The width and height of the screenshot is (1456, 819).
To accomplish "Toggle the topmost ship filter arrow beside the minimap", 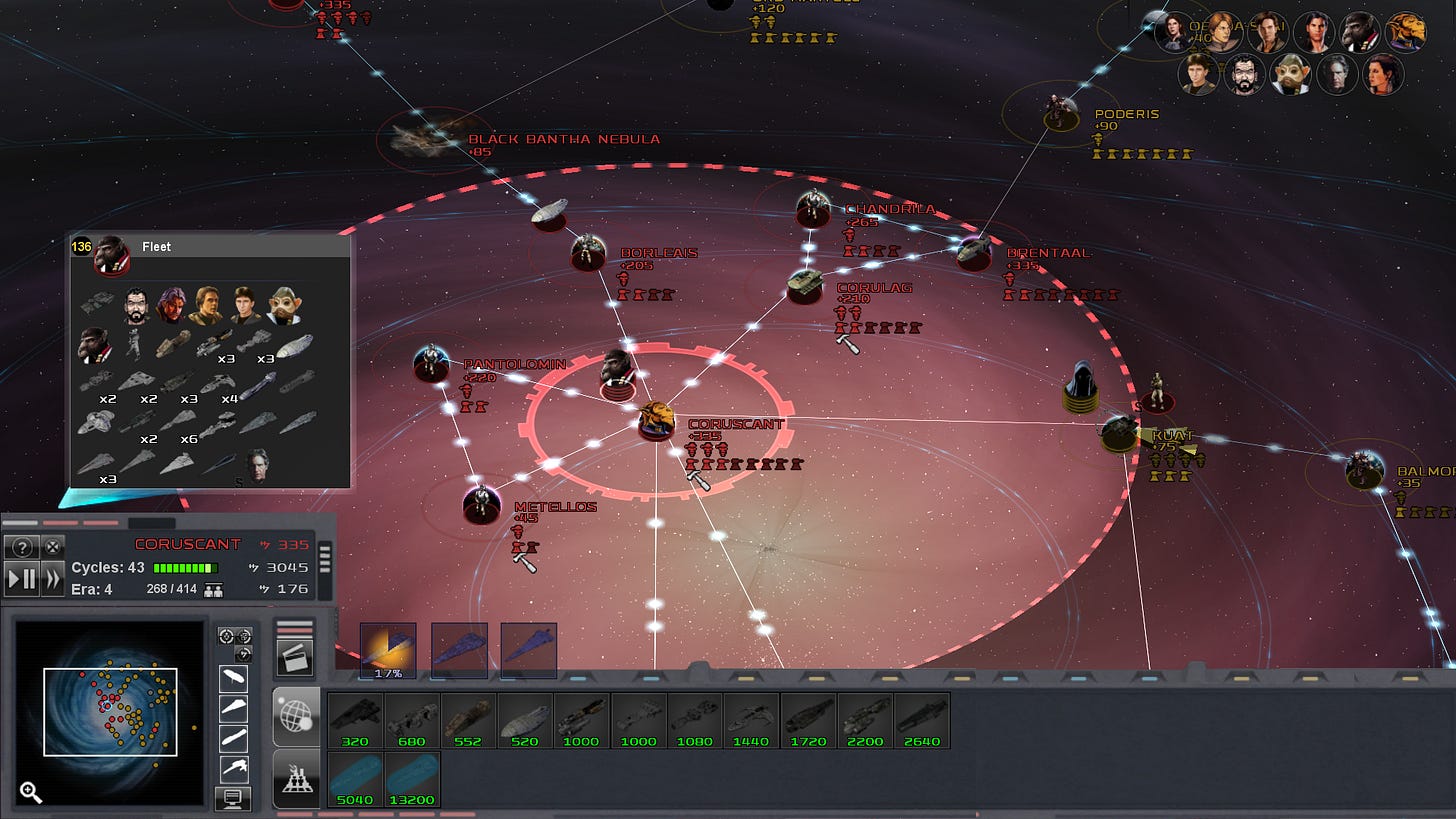I will coord(233,677).
